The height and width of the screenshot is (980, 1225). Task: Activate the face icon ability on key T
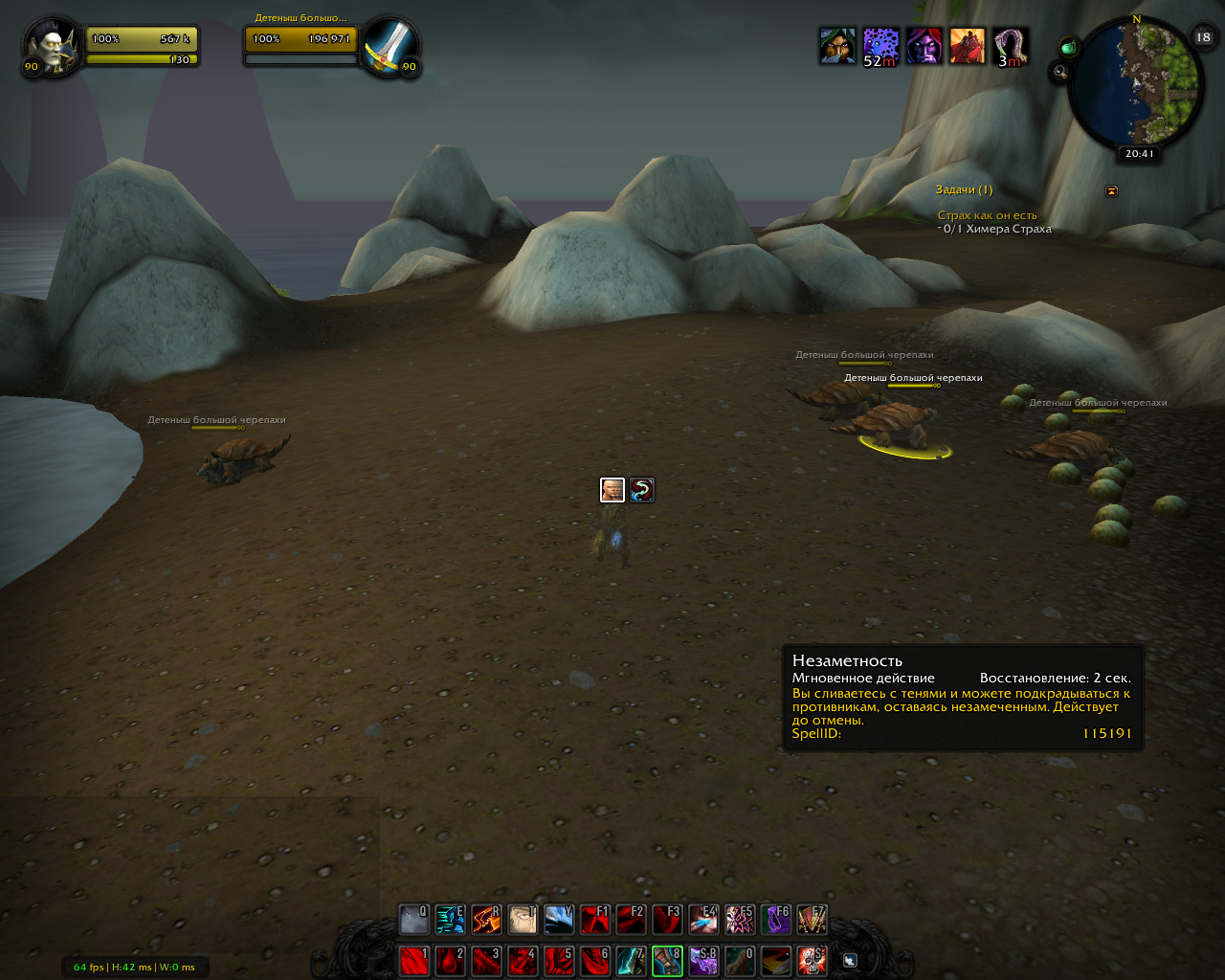pyautogui.click(x=523, y=920)
